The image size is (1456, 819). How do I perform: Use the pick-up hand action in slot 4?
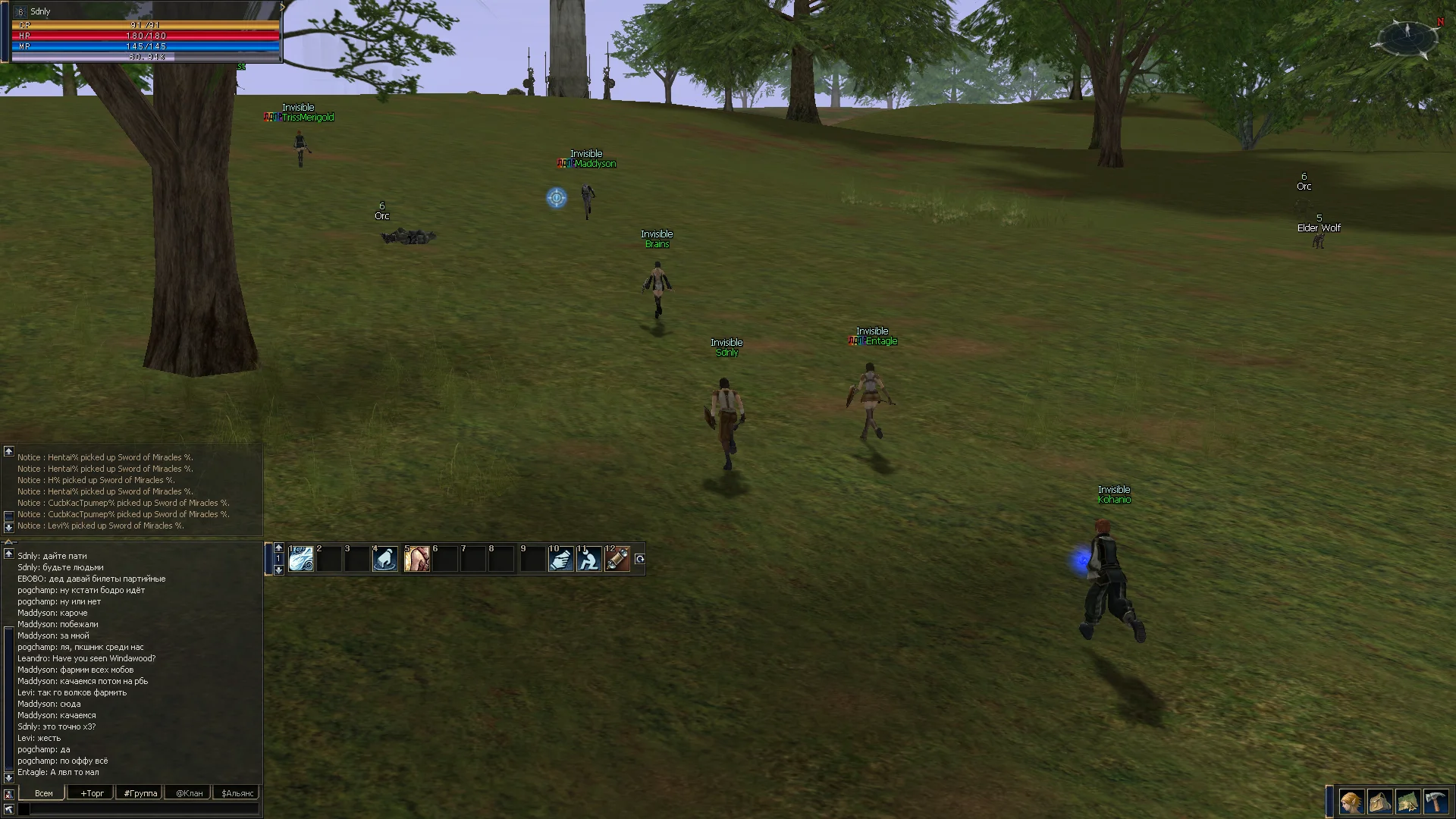[x=385, y=559]
